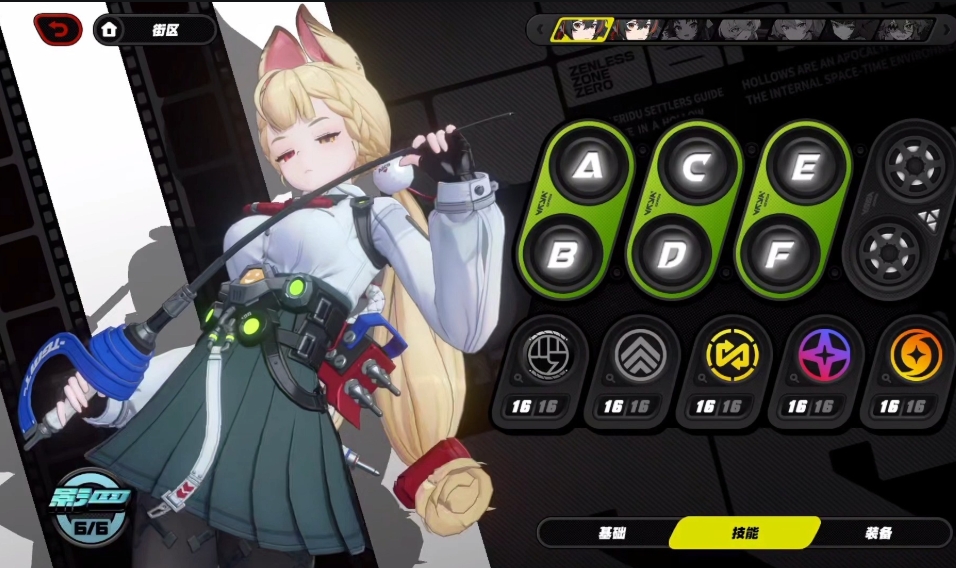Select the orange chain attack skill
Screen dimensions: 956x568
click(916, 354)
